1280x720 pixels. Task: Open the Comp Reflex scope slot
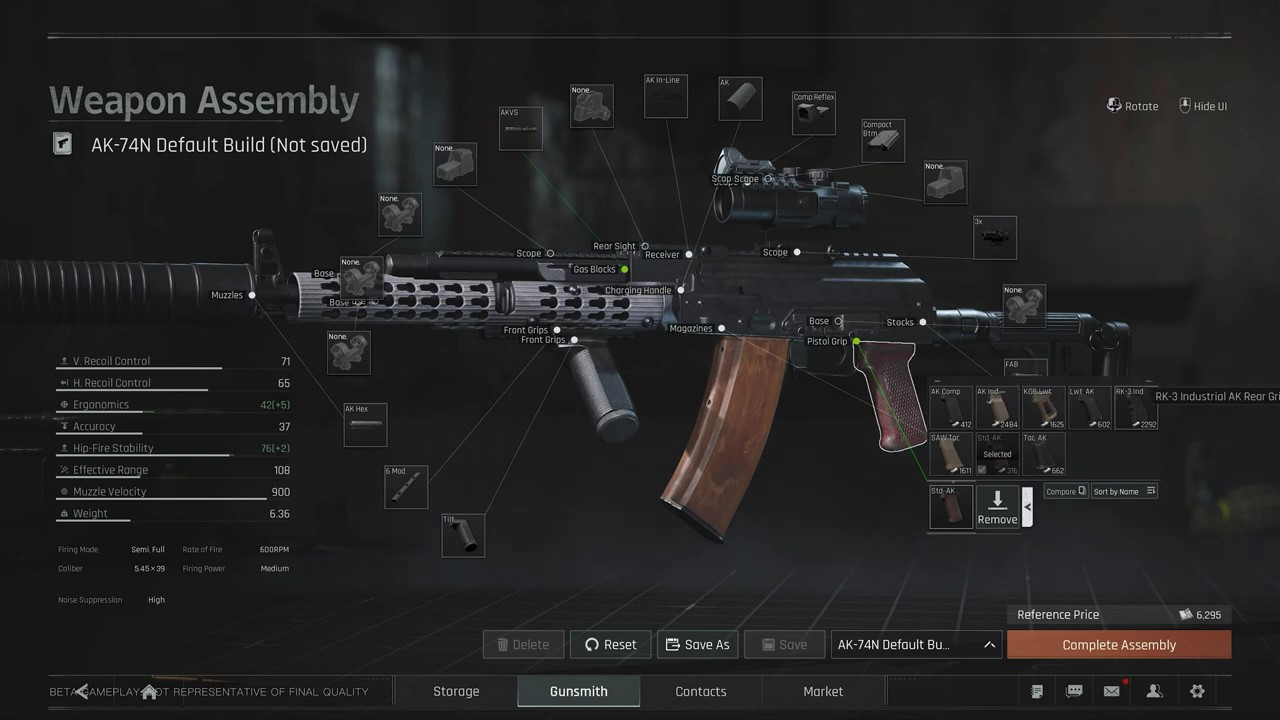click(813, 114)
